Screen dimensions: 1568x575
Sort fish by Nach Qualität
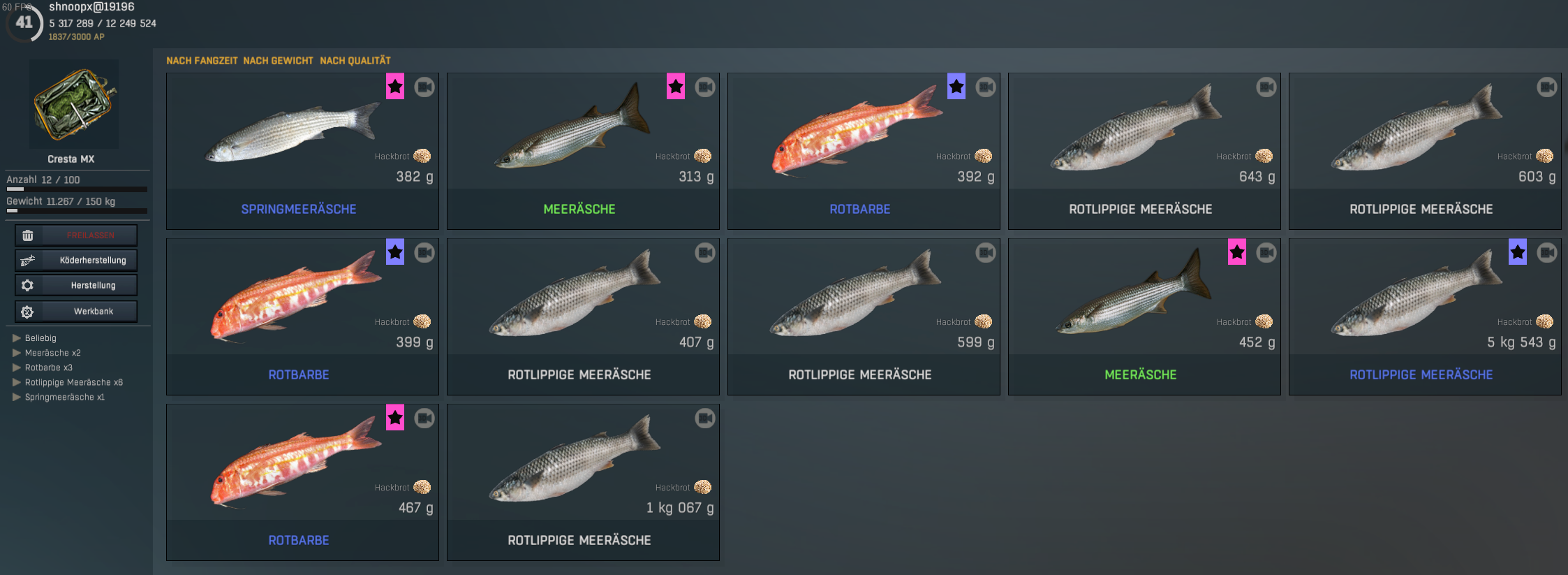[x=355, y=61]
